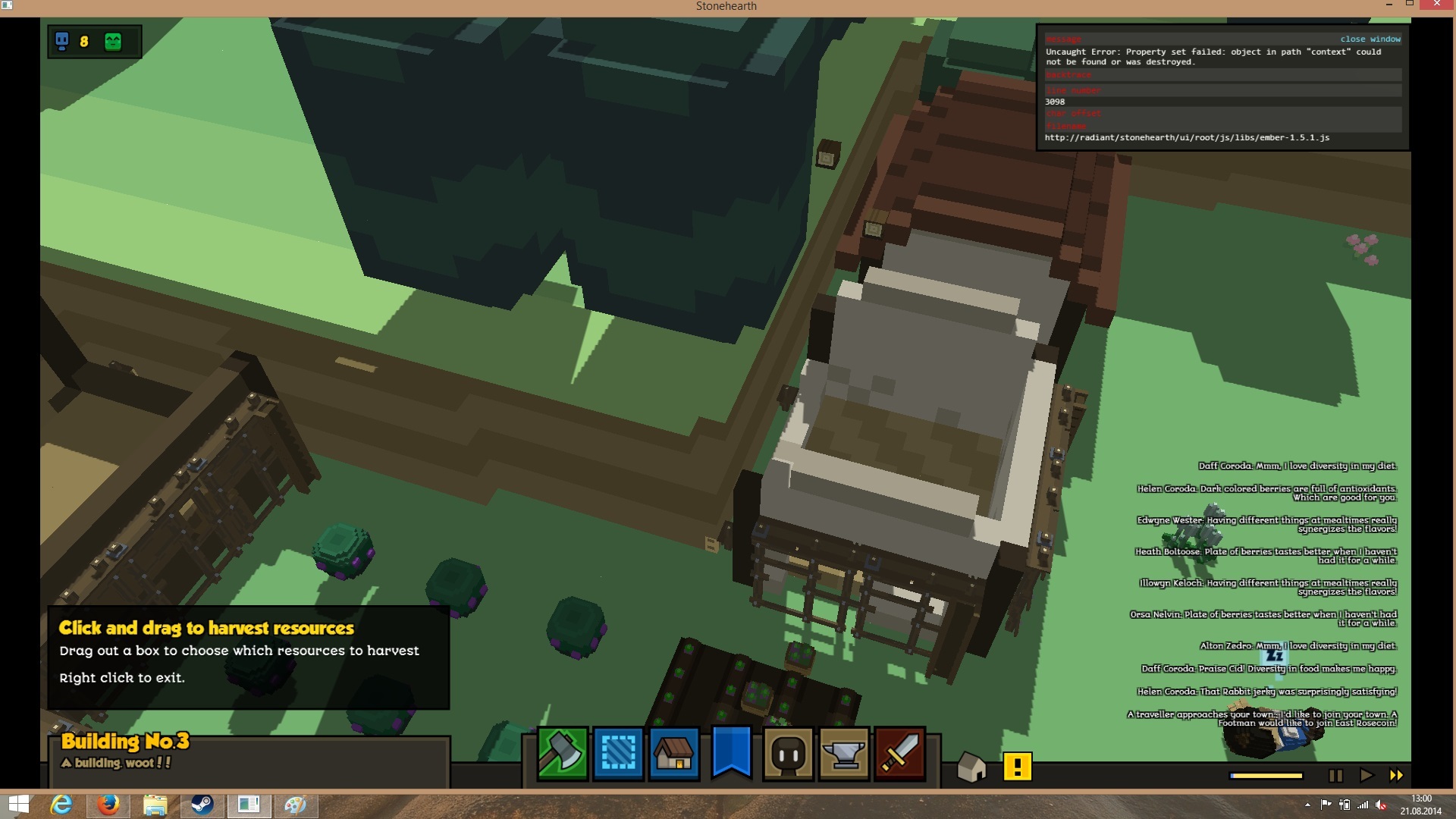Open Firefox from the taskbar

point(108,805)
